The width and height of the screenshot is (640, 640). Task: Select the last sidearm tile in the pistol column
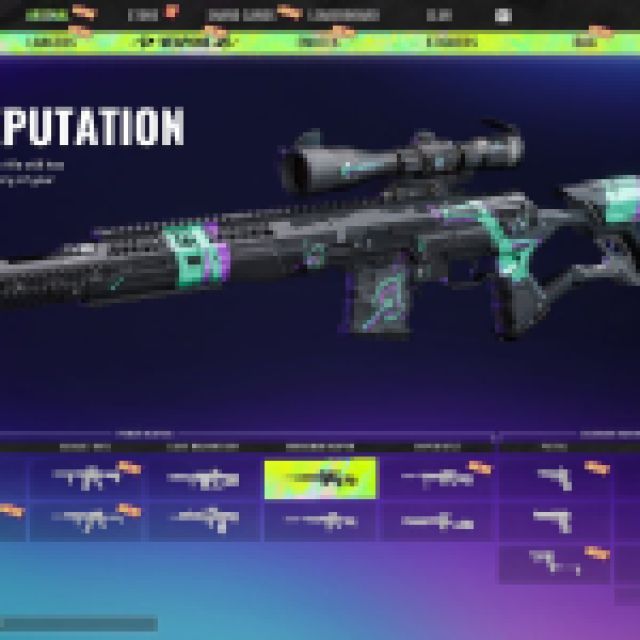tap(554, 562)
